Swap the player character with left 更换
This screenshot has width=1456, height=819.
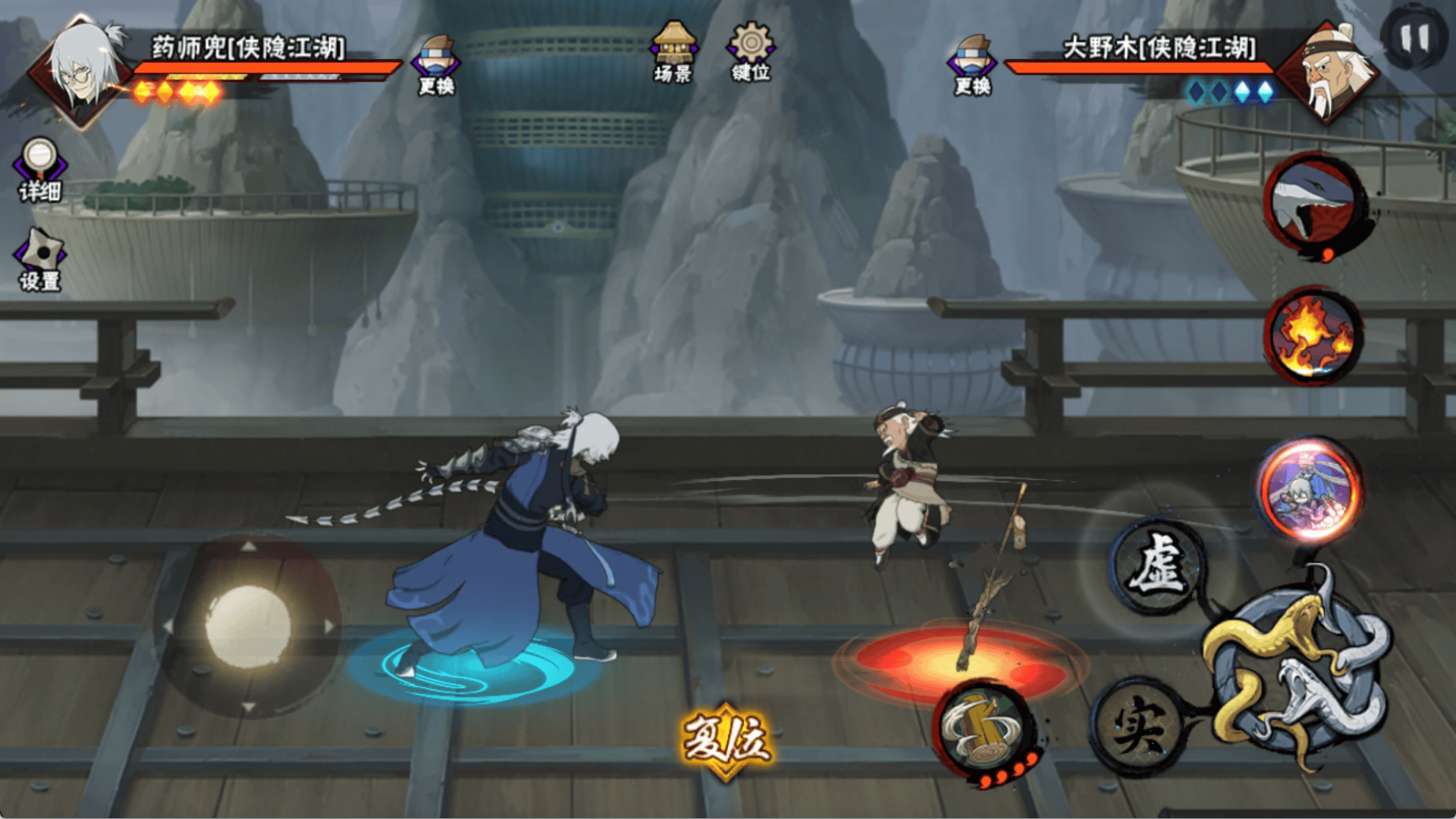436,64
